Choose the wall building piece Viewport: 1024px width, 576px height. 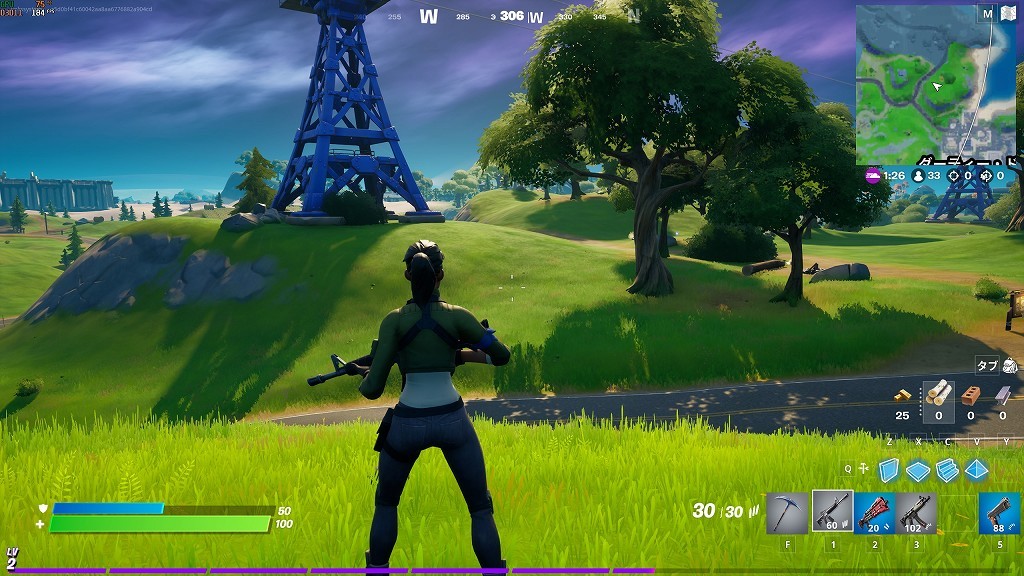(888, 470)
